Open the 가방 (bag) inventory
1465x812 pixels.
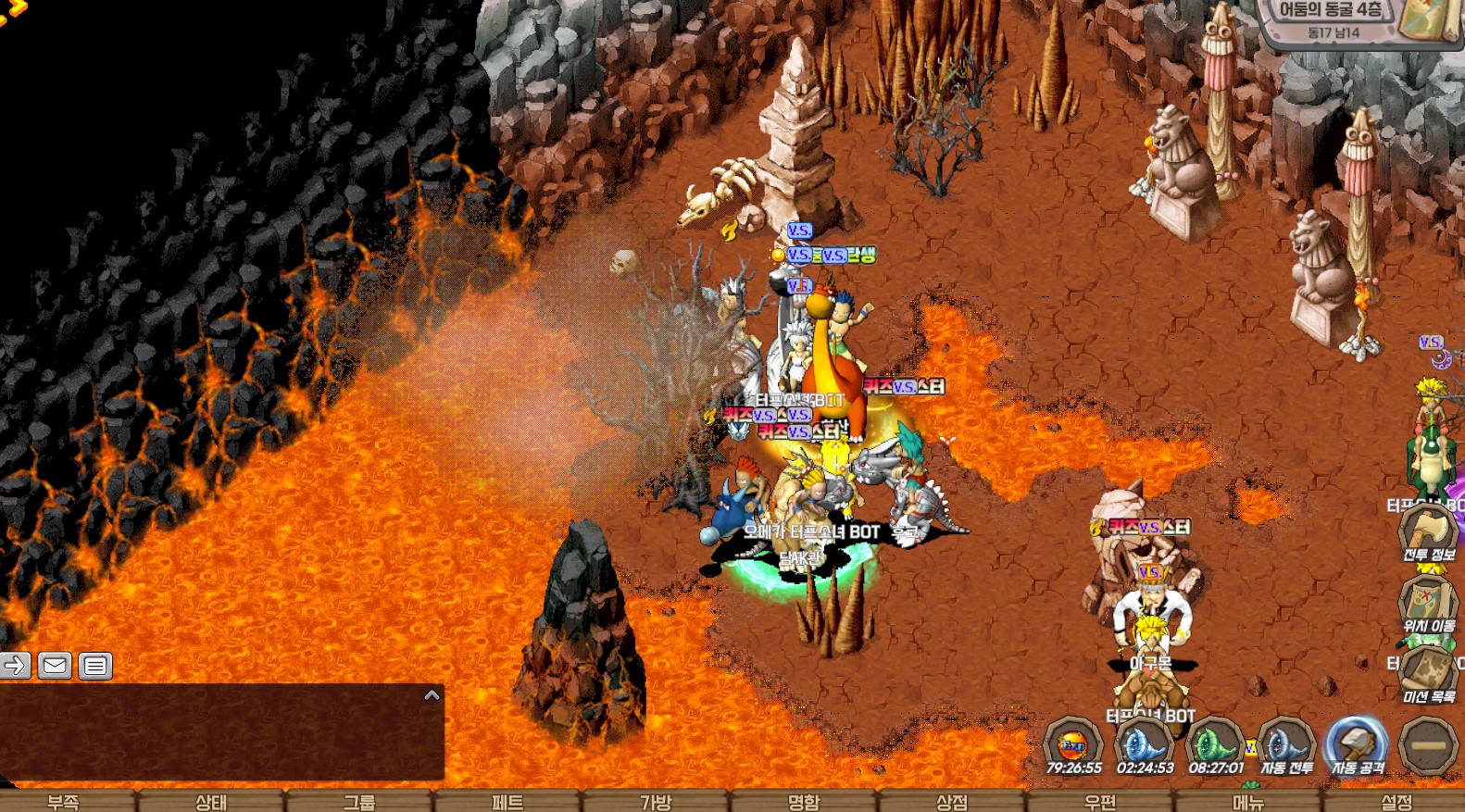click(656, 801)
